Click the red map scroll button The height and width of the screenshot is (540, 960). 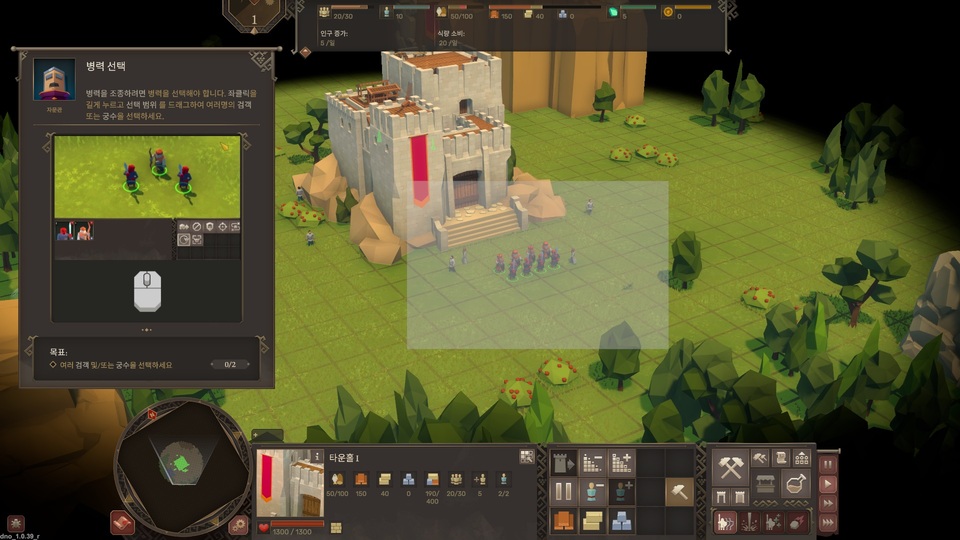click(122, 523)
